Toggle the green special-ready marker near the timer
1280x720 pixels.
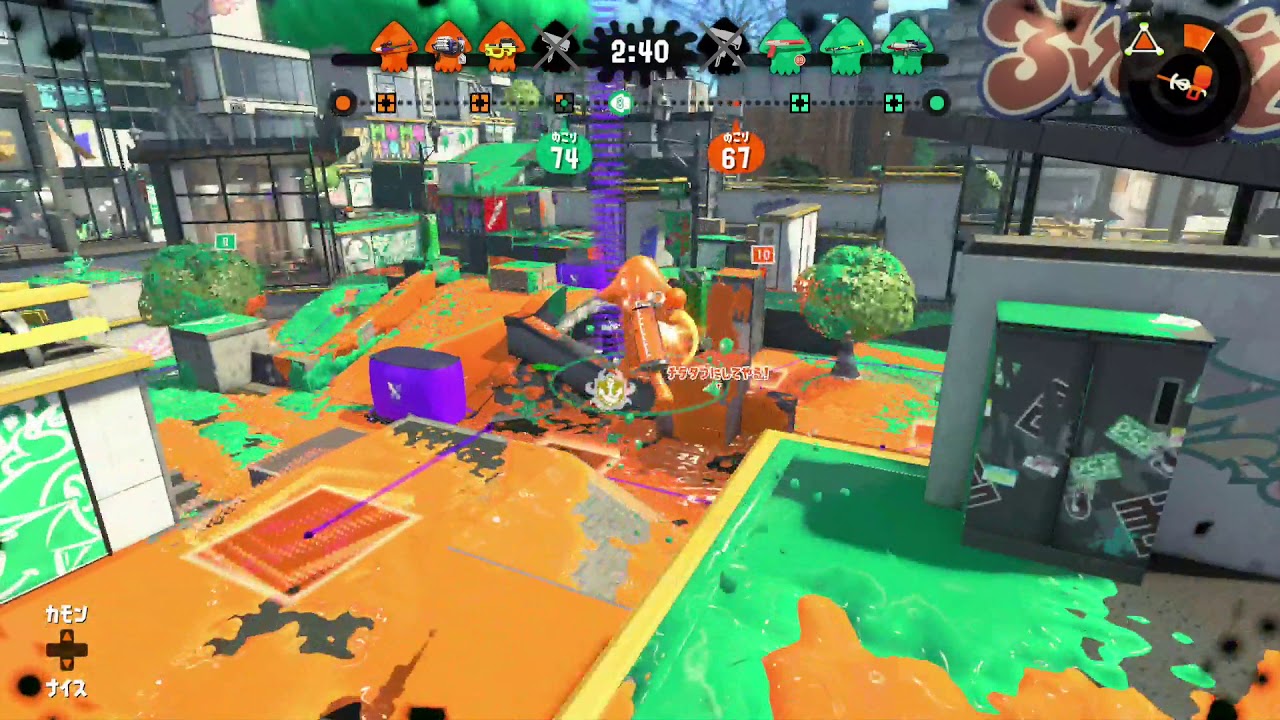coord(621,102)
